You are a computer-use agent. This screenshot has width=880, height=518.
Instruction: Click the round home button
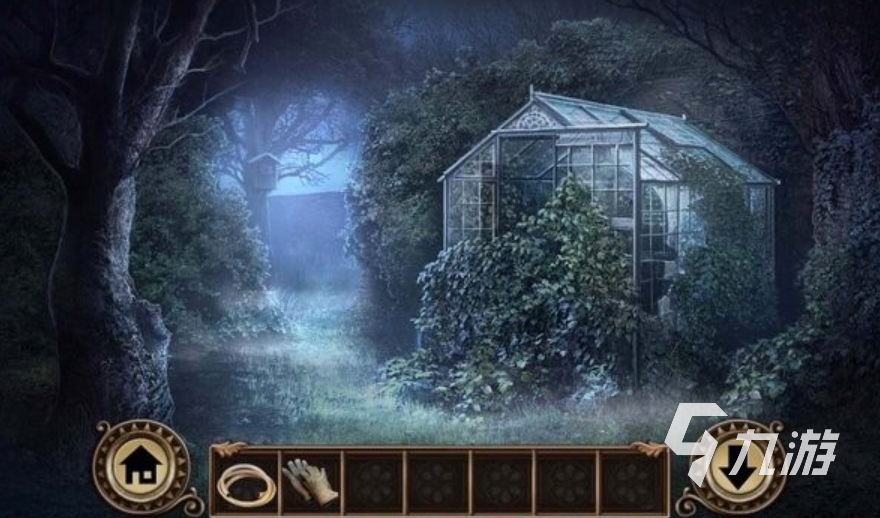[x=141, y=465]
